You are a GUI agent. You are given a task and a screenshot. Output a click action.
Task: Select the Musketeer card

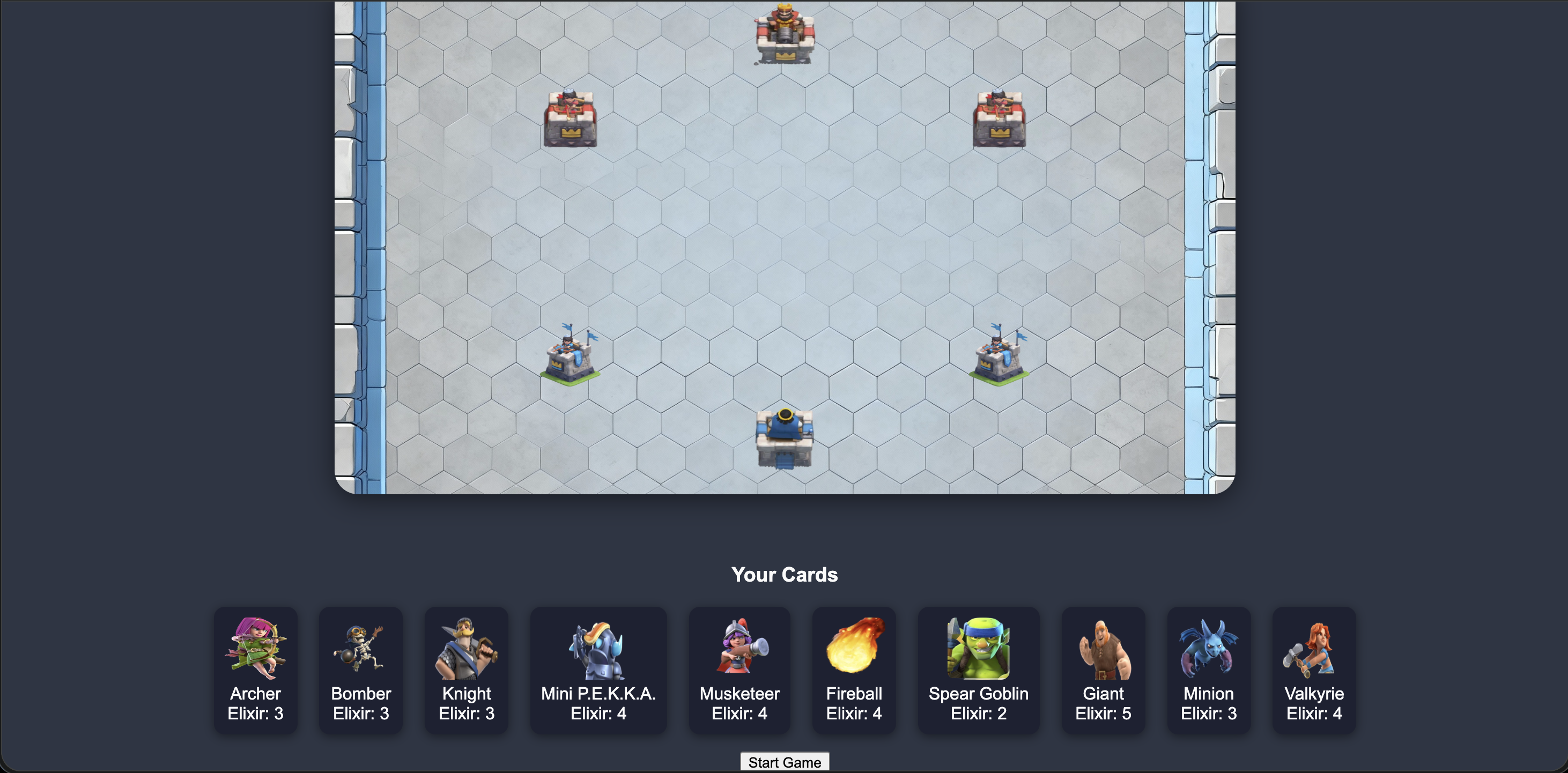[x=739, y=670]
